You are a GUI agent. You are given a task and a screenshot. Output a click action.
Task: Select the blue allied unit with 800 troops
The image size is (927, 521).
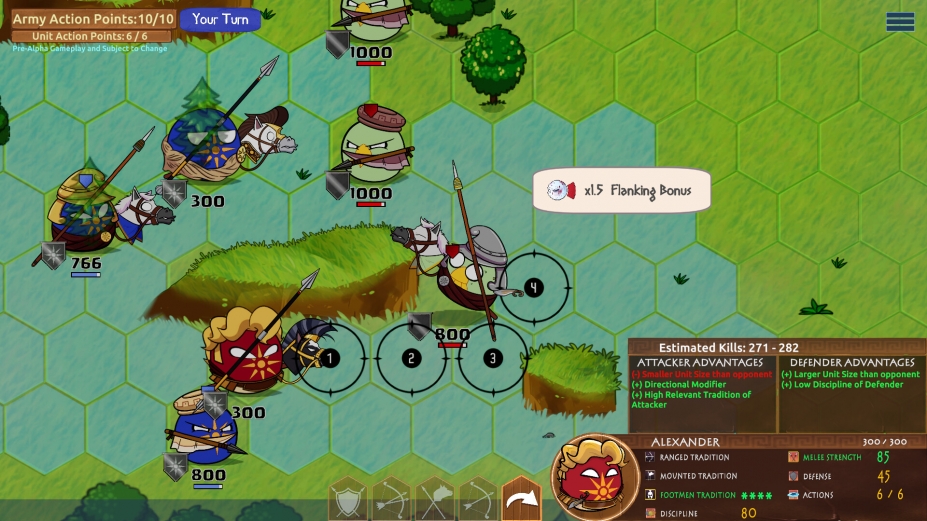(203, 433)
